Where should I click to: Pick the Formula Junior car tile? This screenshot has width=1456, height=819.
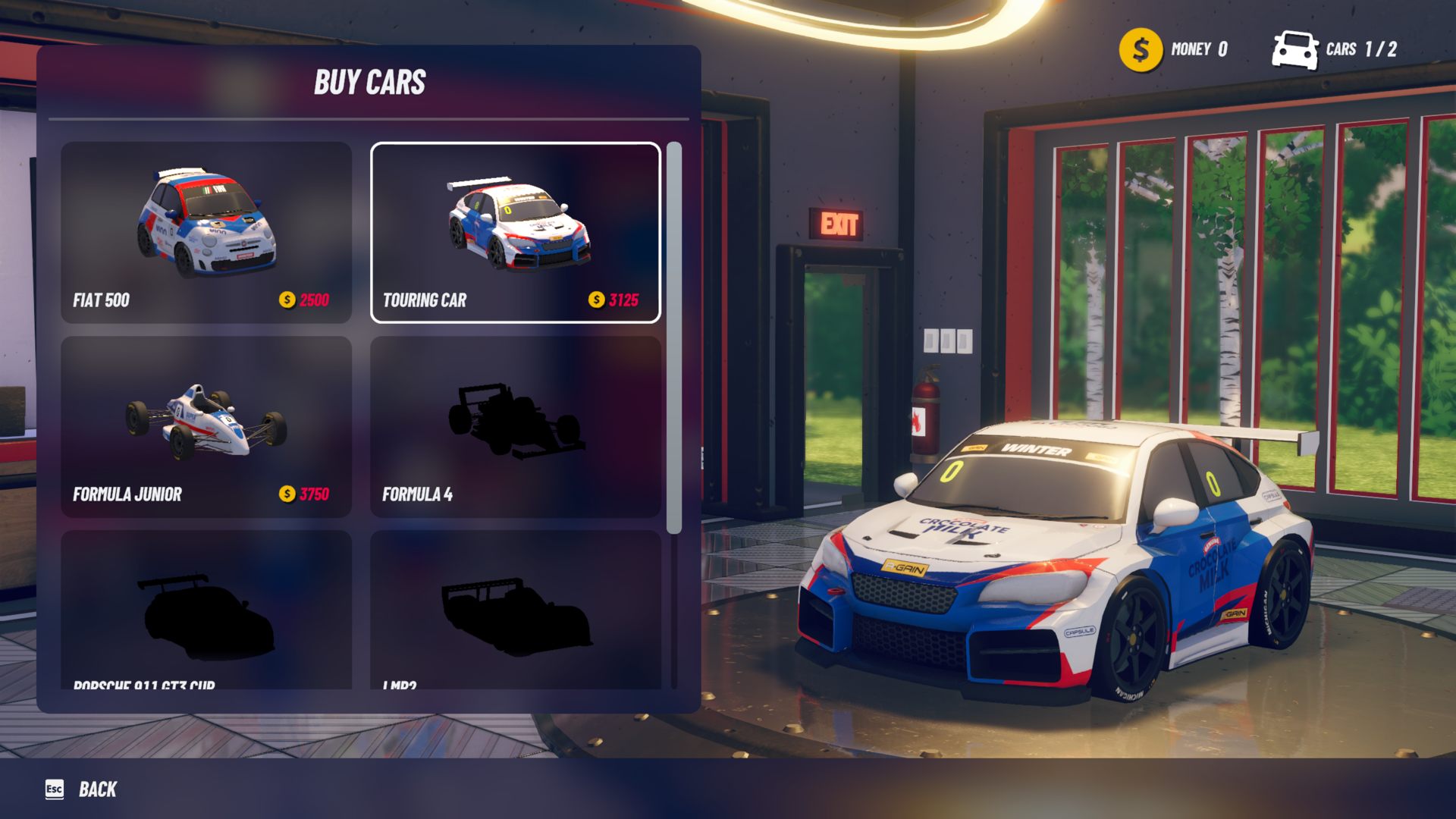(206, 427)
